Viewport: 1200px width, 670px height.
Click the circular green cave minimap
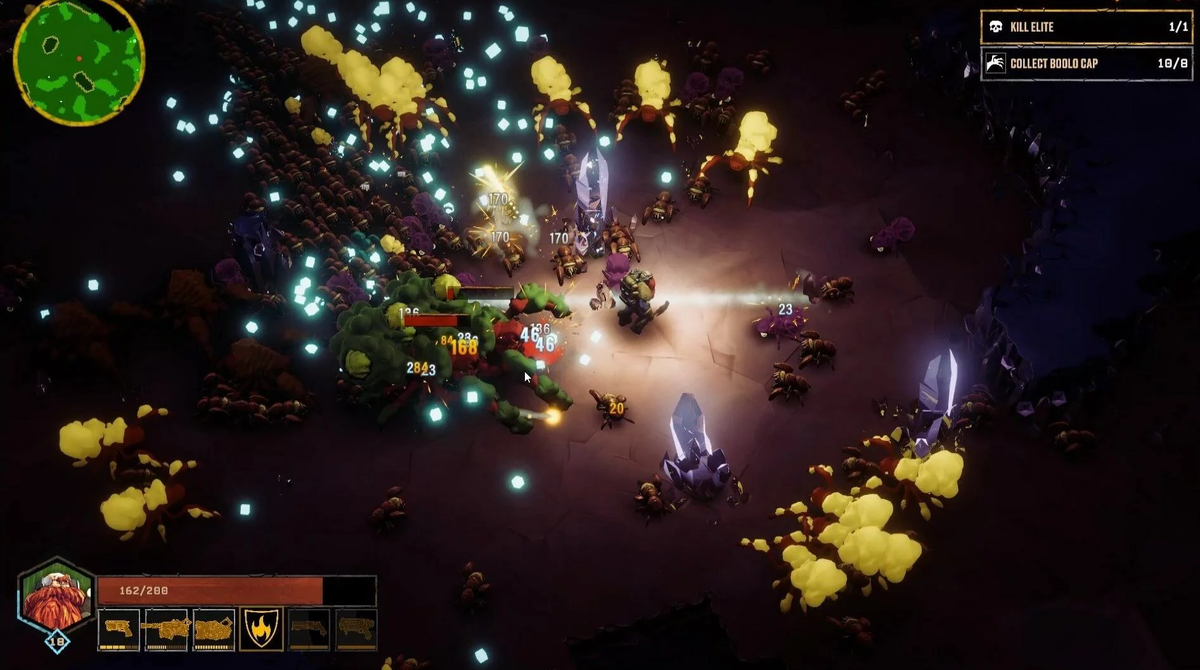coord(78,60)
